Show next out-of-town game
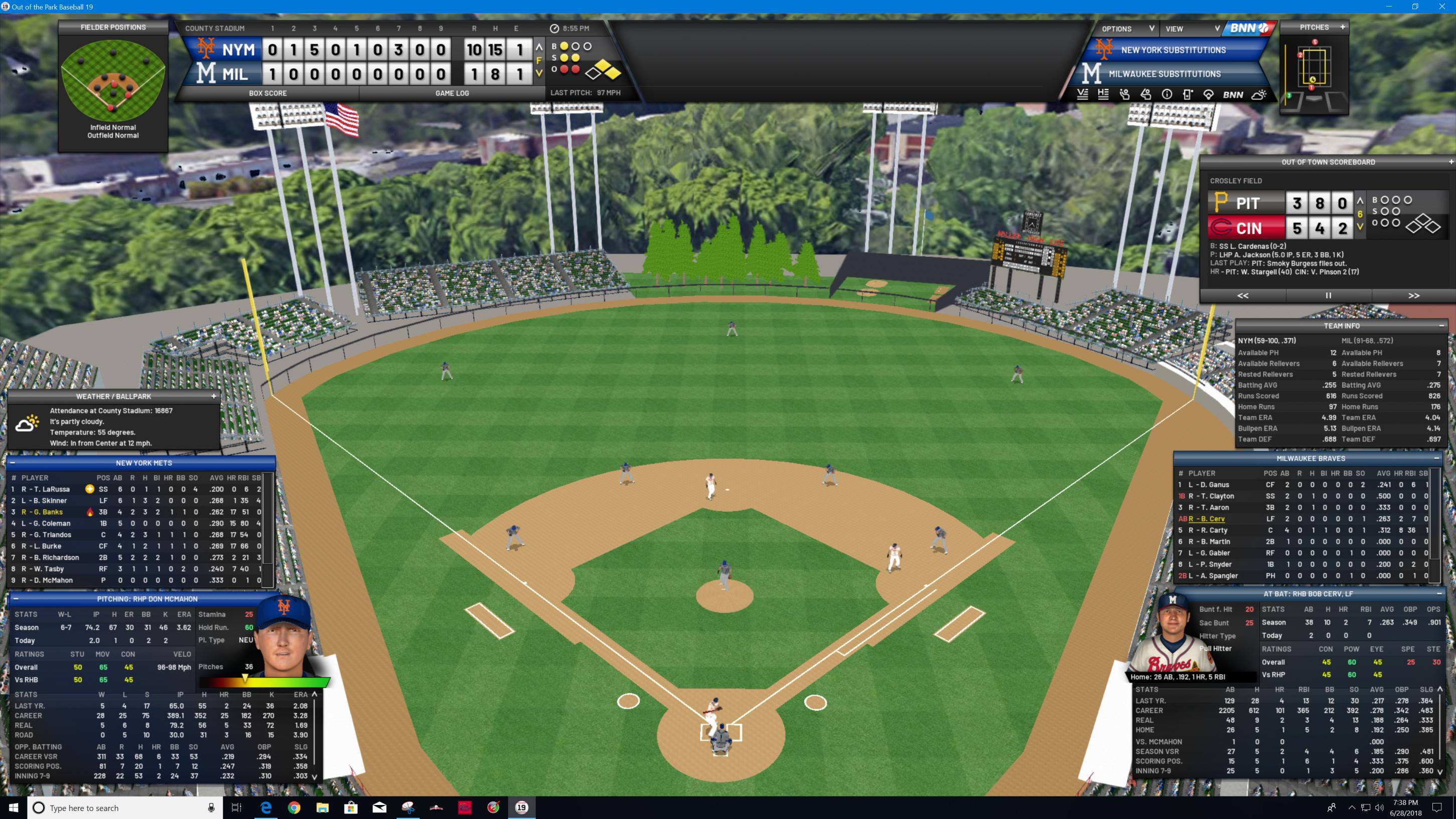This screenshot has height=819, width=1456. coord(1413,296)
